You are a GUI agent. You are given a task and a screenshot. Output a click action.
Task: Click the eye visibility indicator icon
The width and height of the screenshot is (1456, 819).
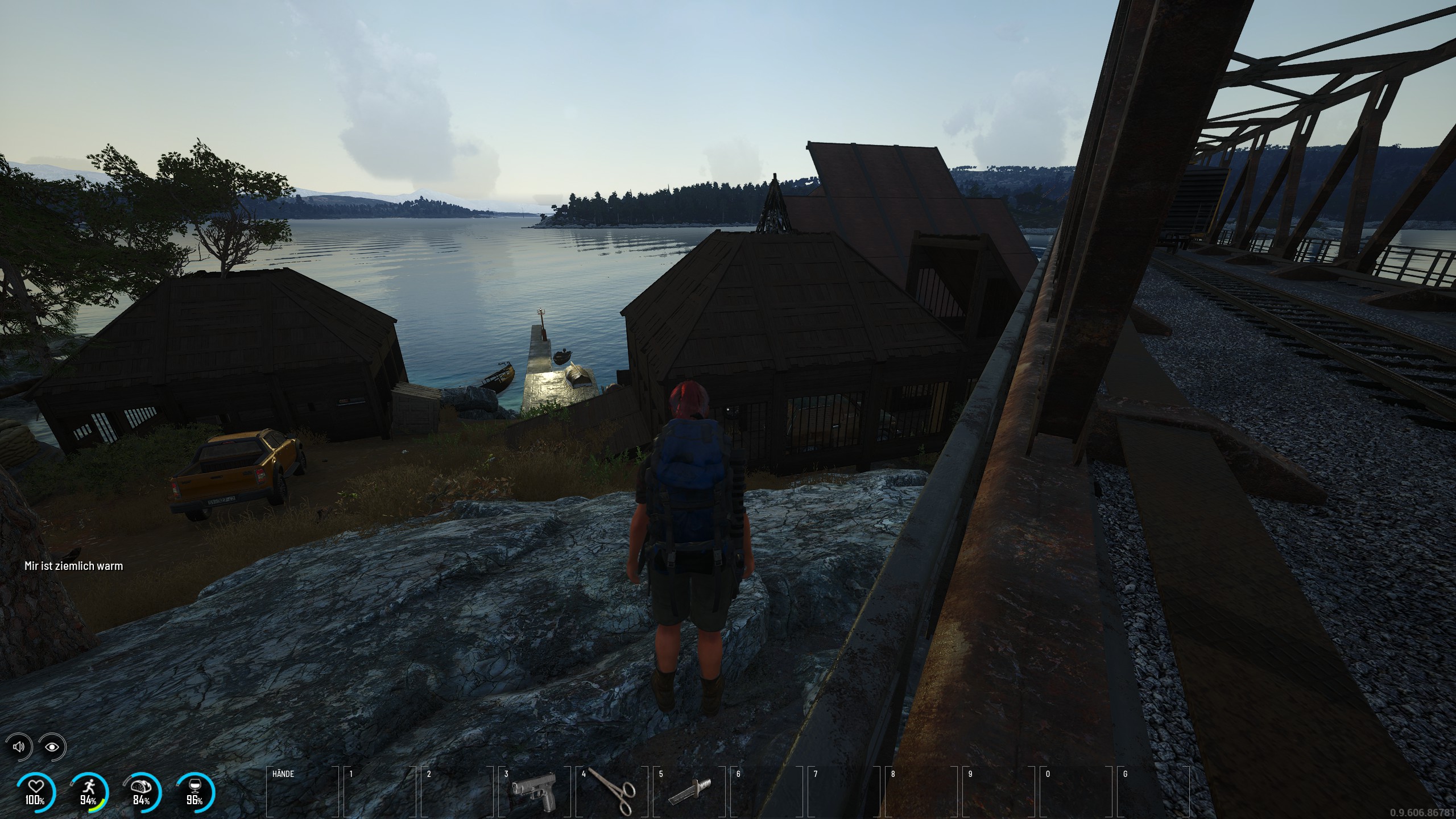point(52,747)
